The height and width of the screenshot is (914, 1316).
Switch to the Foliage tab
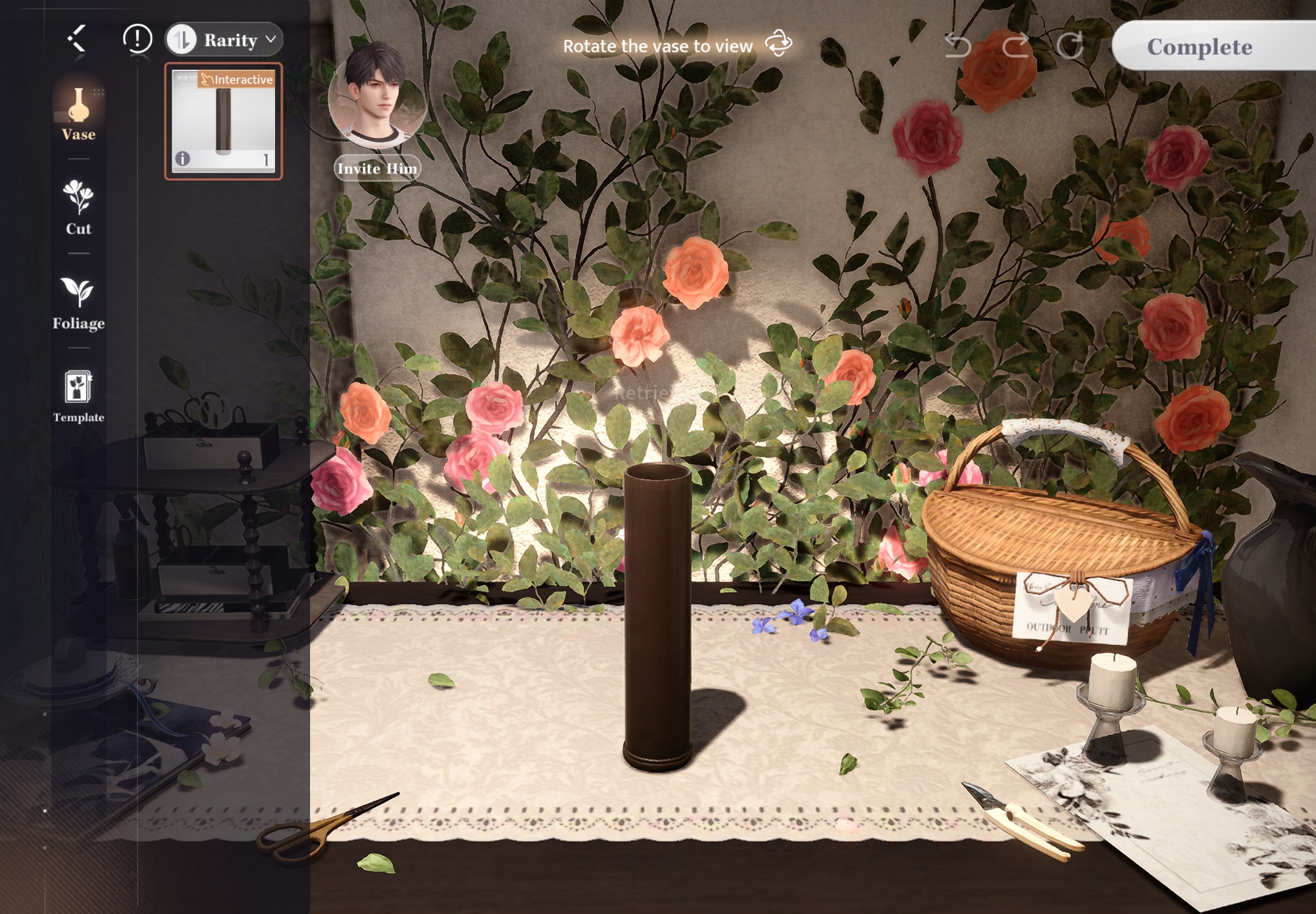78,303
